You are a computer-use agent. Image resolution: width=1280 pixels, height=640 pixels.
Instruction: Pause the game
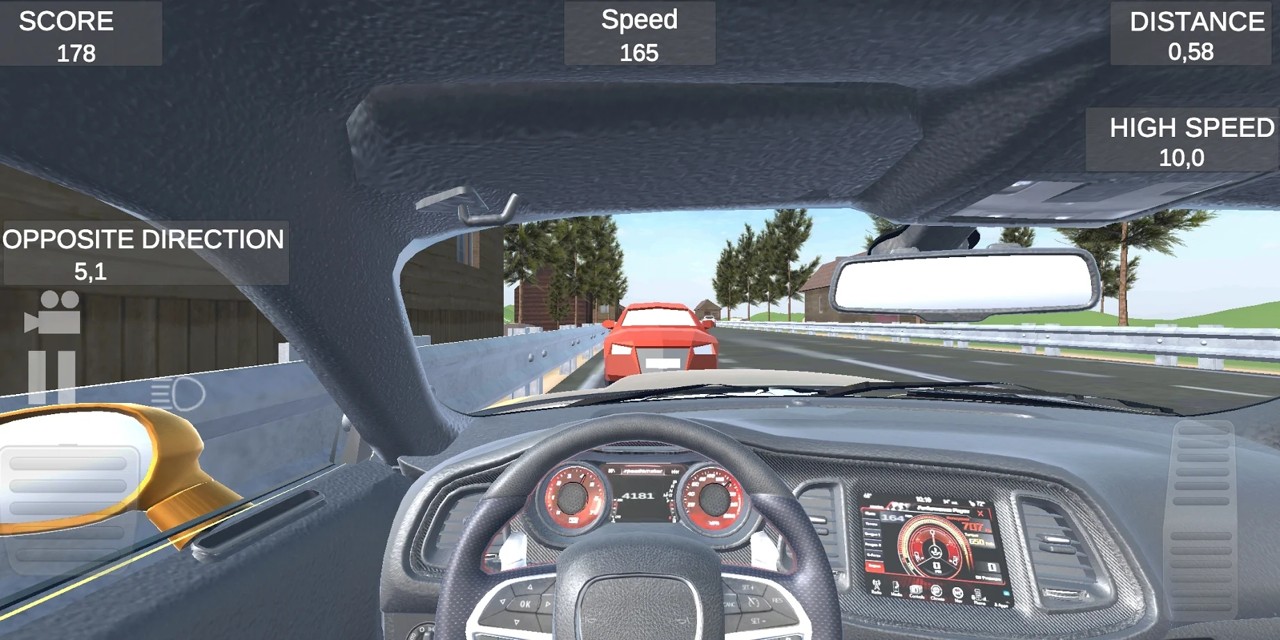coord(51,376)
